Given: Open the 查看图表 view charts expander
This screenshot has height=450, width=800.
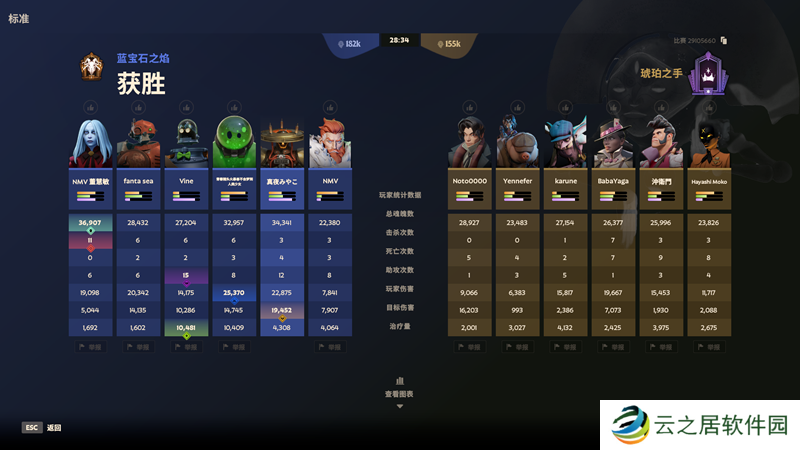Looking at the screenshot, I should point(399,393).
